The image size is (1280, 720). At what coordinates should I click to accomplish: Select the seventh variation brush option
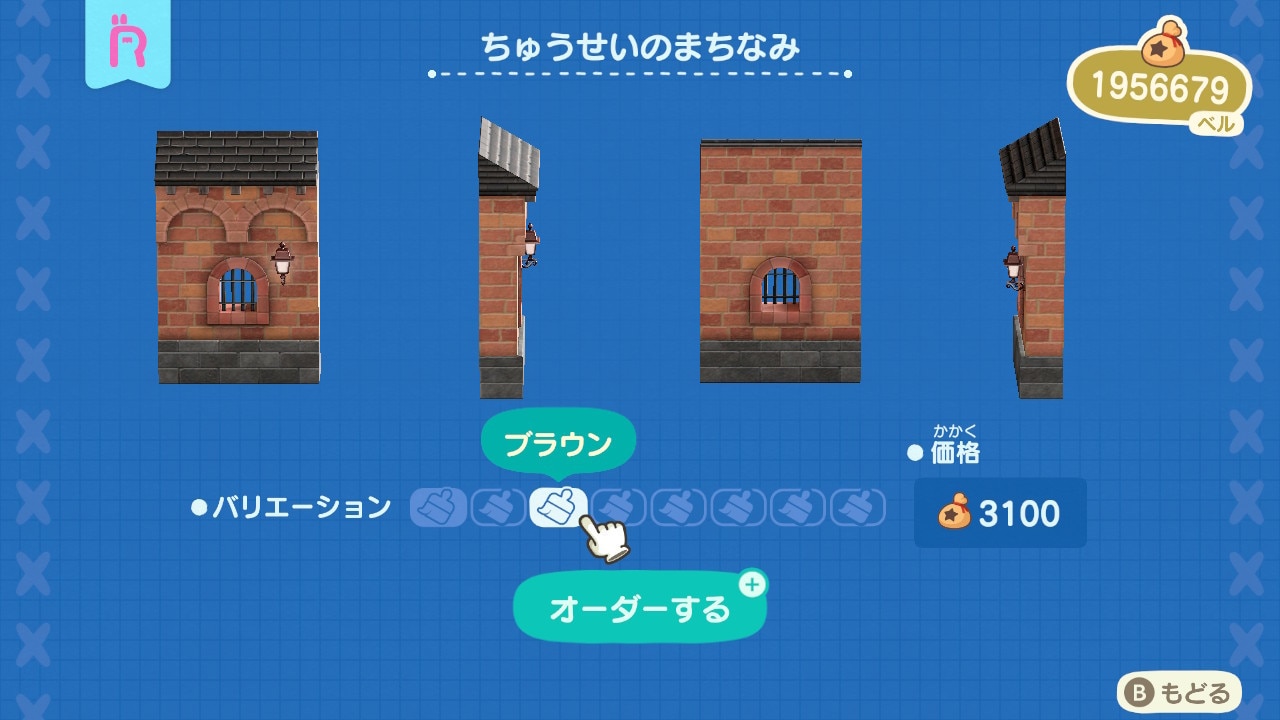point(799,508)
